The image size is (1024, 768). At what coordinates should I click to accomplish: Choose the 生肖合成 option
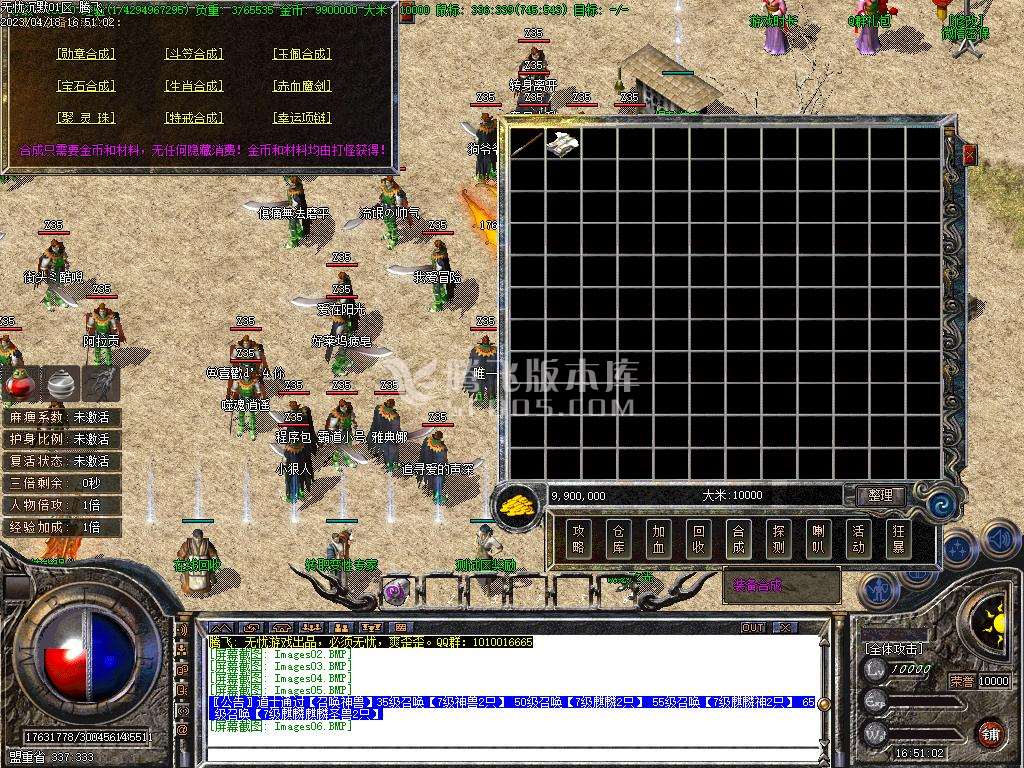pos(194,86)
